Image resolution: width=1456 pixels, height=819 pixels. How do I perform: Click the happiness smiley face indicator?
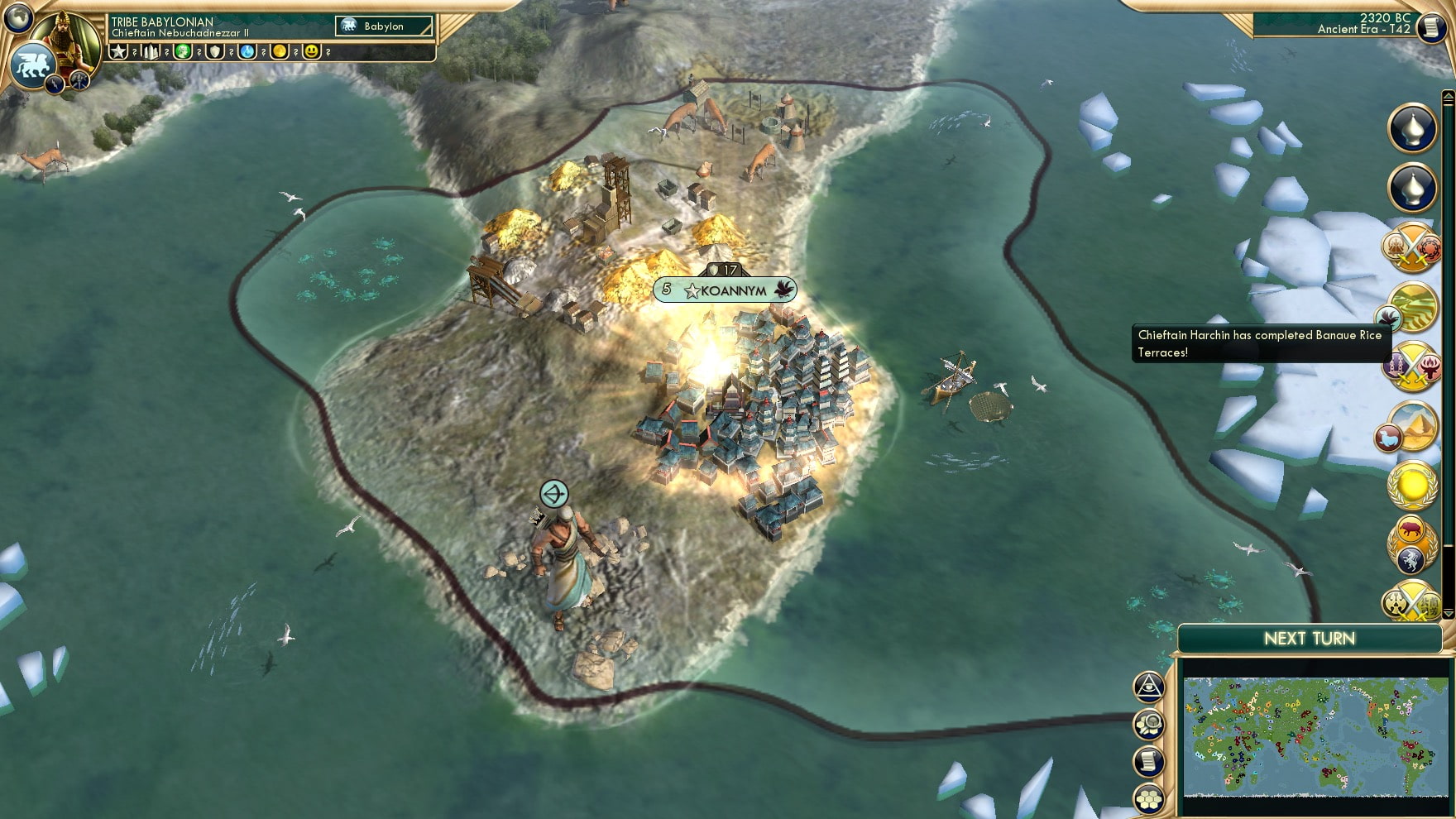pos(311,51)
